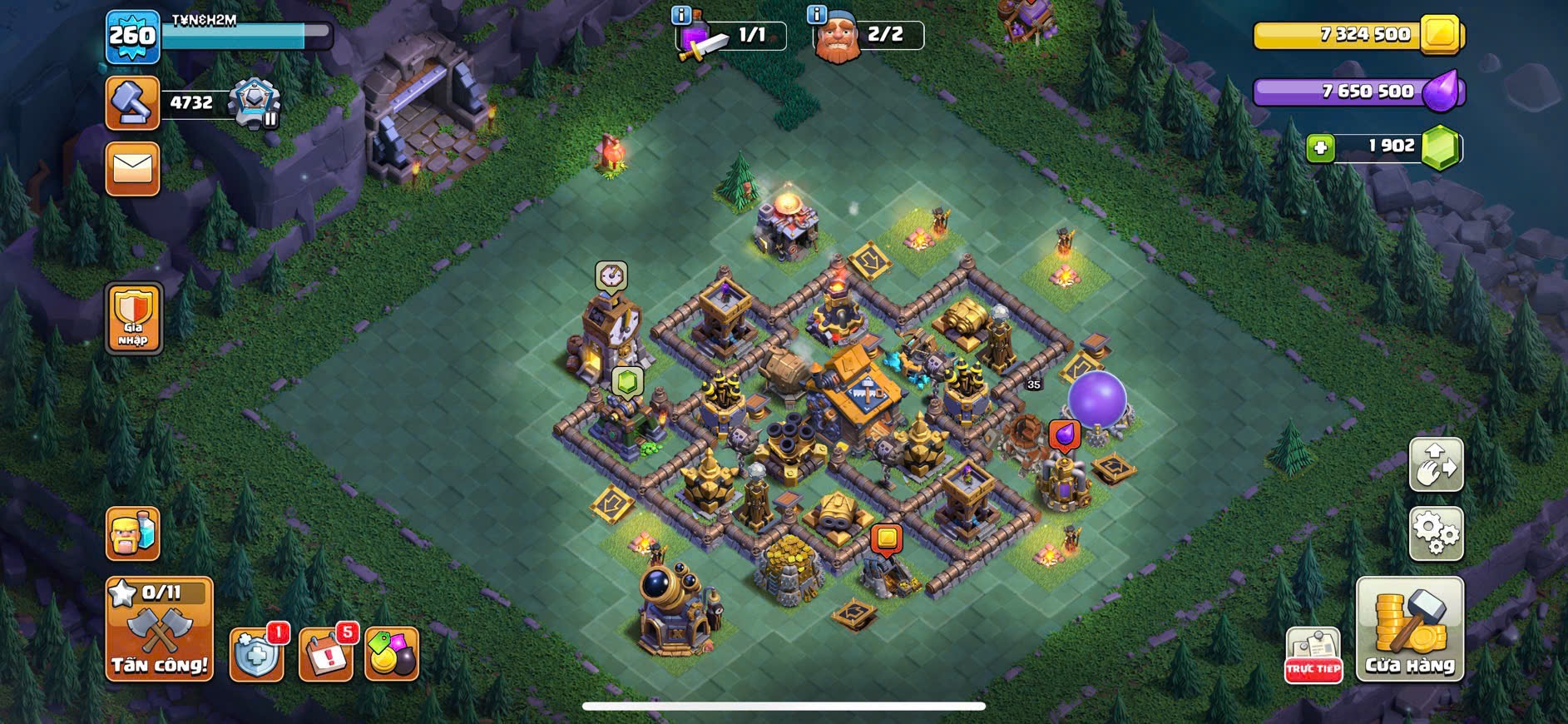
Task: Open the Gia nhập clan shield button
Action: 133,319
